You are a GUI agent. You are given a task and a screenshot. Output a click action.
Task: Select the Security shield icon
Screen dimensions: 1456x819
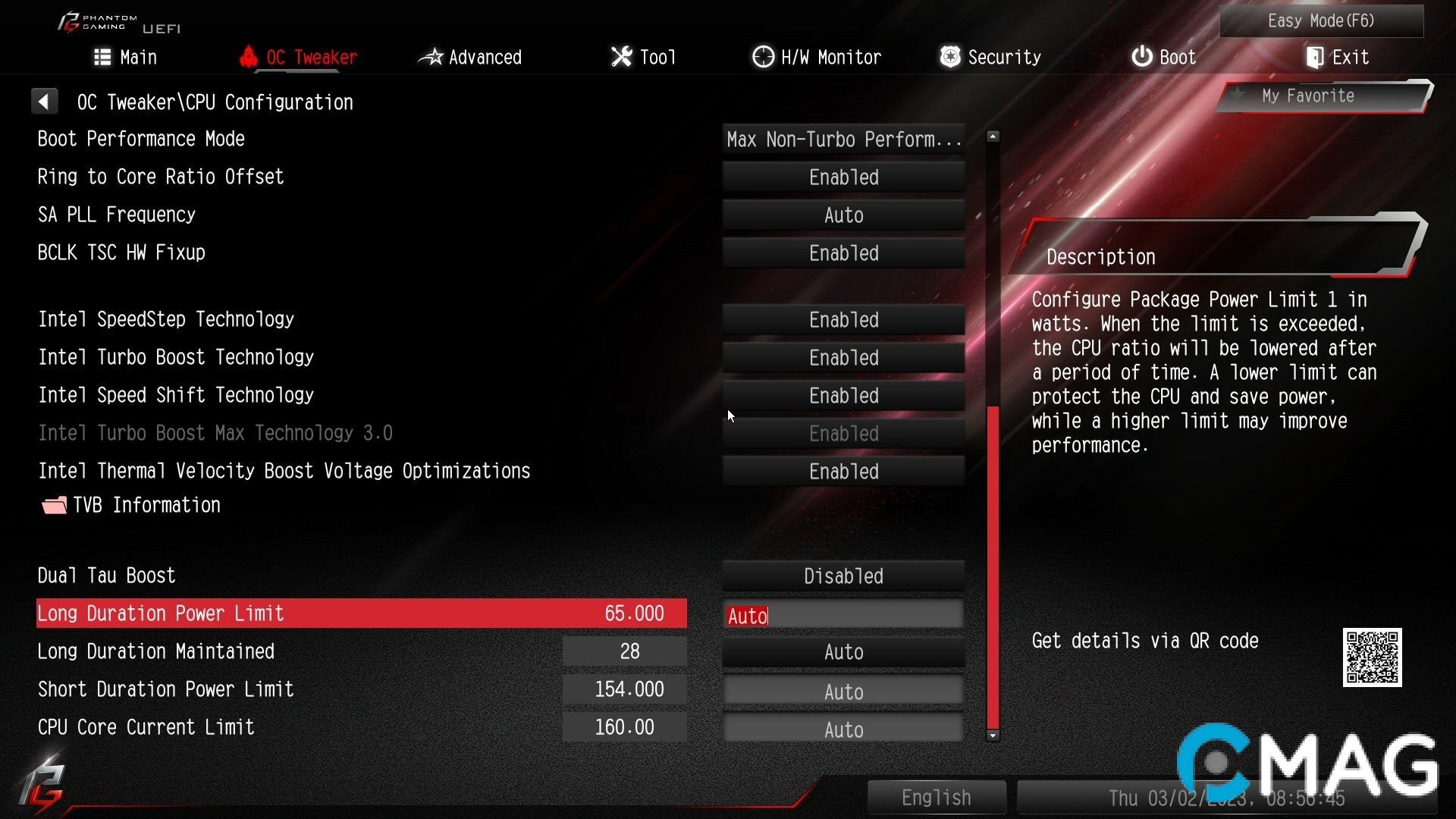(x=949, y=56)
